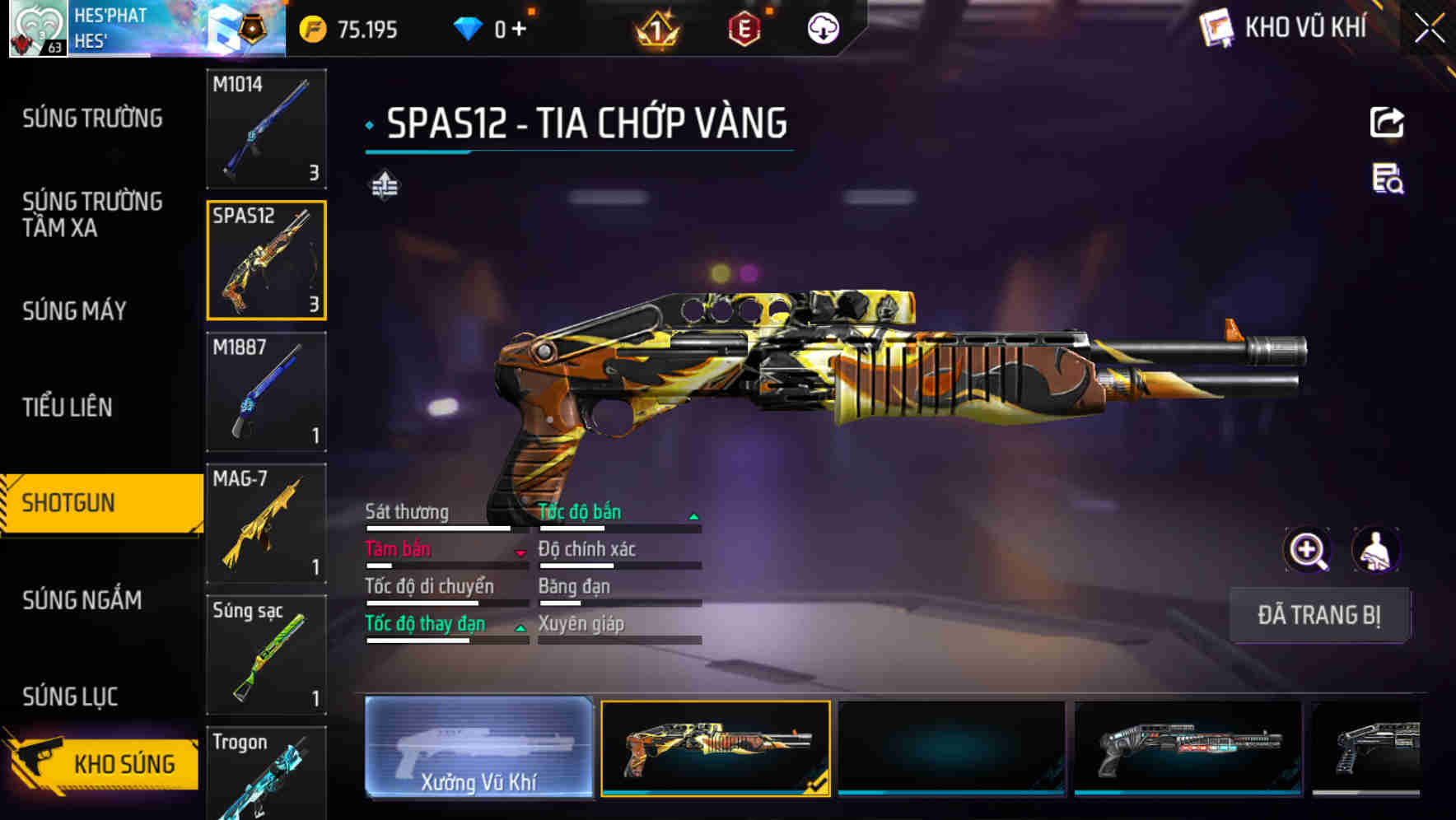Add diamonds with the plus button
Viewport: 1456px width, 820px height.
(x=519, y=30)
